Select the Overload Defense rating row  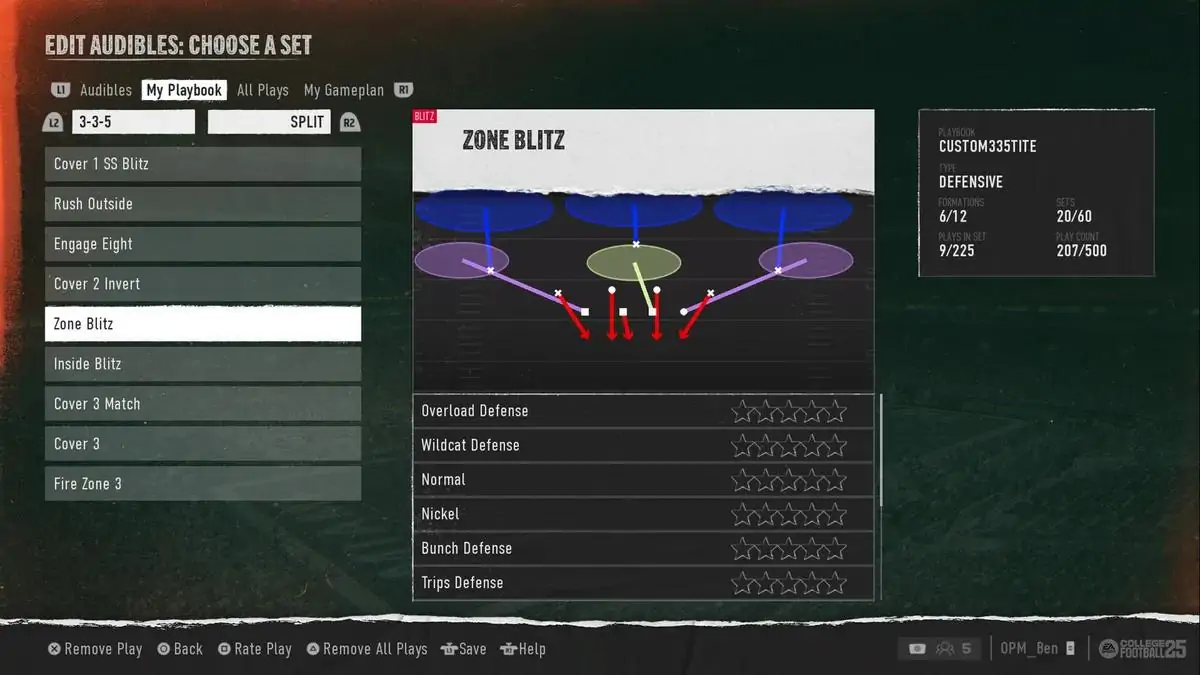click(643, 411)
